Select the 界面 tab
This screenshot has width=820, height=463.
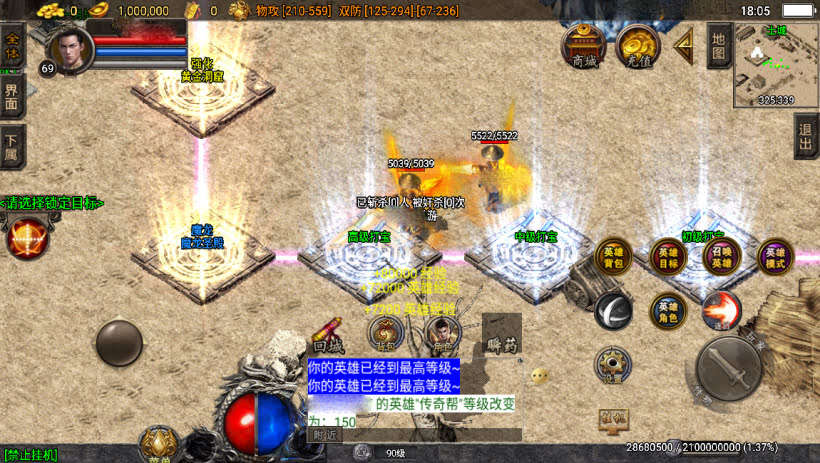pos(11,97)
